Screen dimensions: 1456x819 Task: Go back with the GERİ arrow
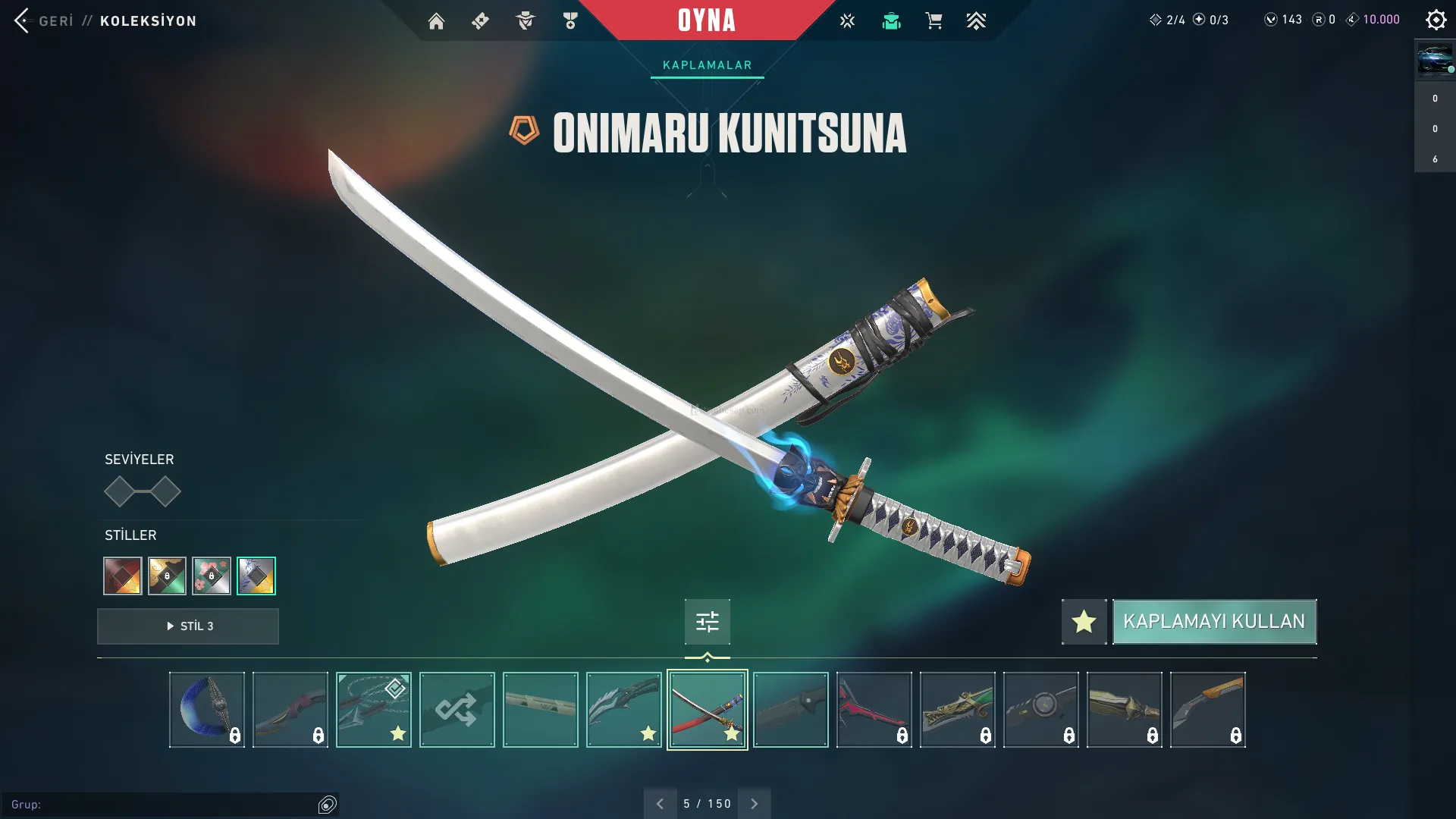[23, 20]
